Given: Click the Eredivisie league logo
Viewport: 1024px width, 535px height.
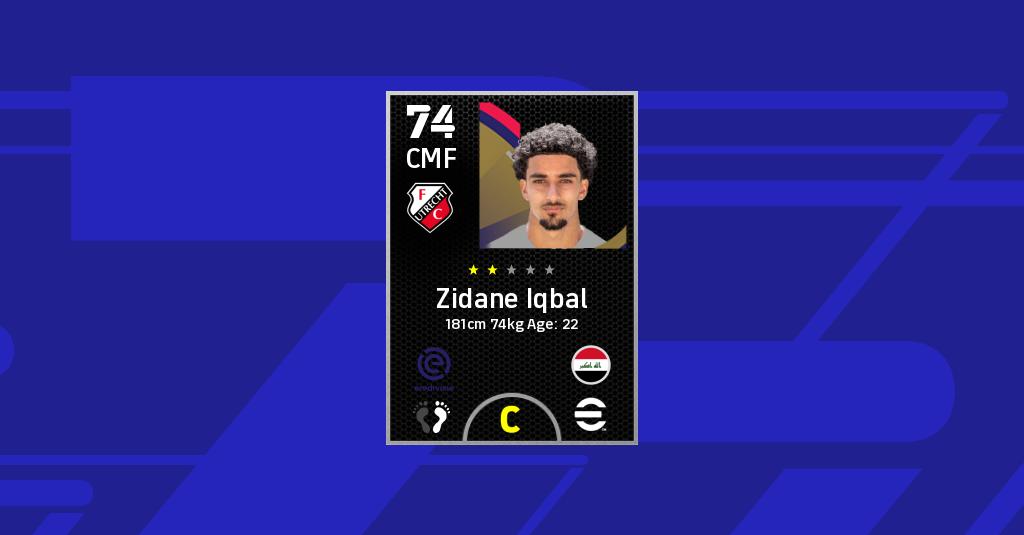Looking at the screenshot, I should [434, 367].
